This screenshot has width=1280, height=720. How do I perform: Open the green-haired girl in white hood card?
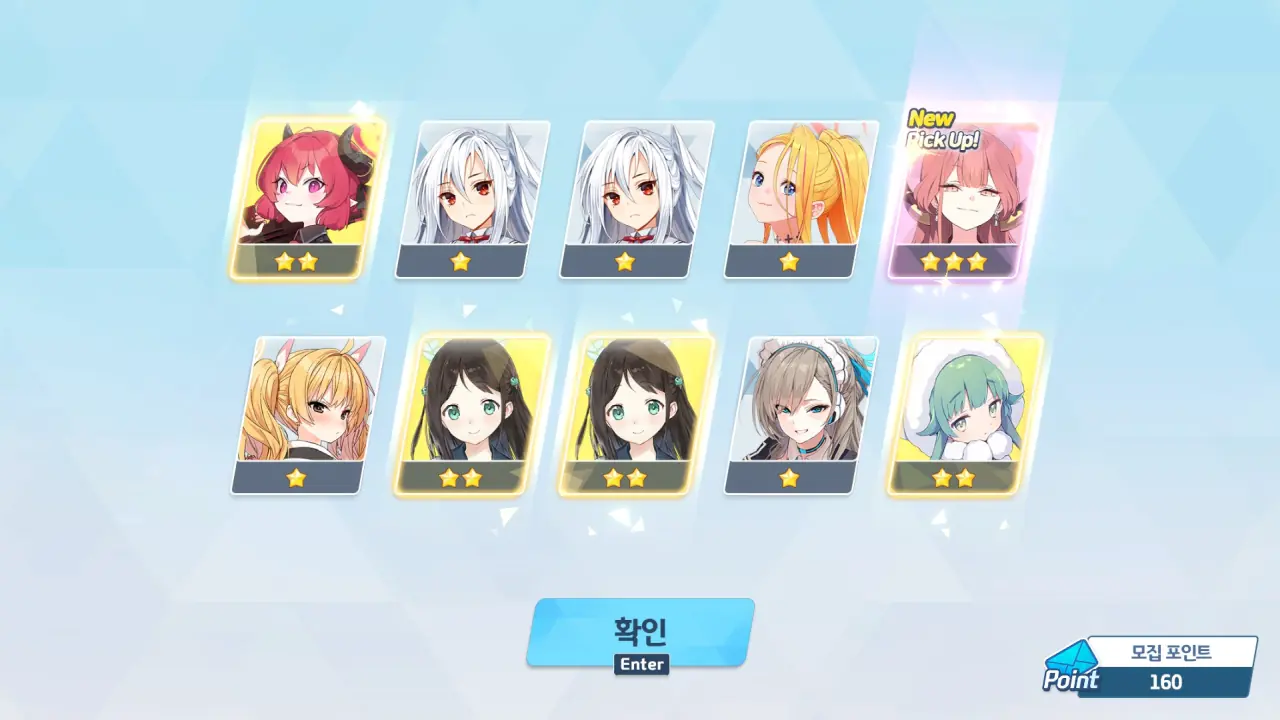(x=963, y=413)
